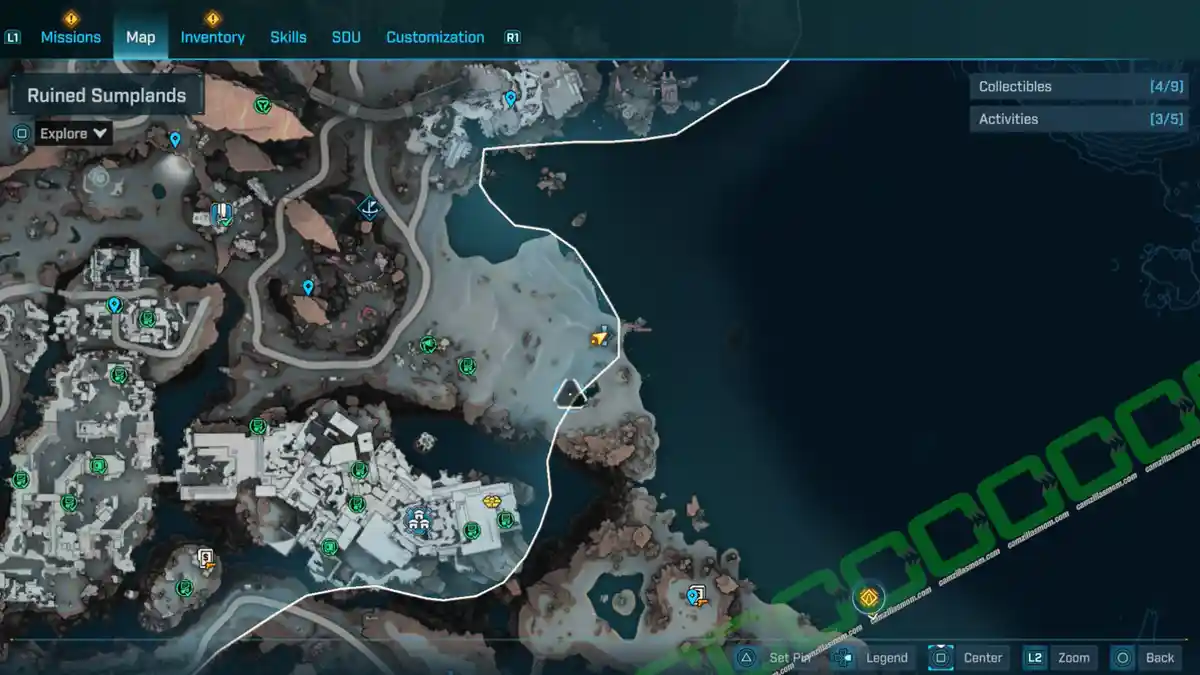
Task: Open the Customization tab
Action: point(435,37)
